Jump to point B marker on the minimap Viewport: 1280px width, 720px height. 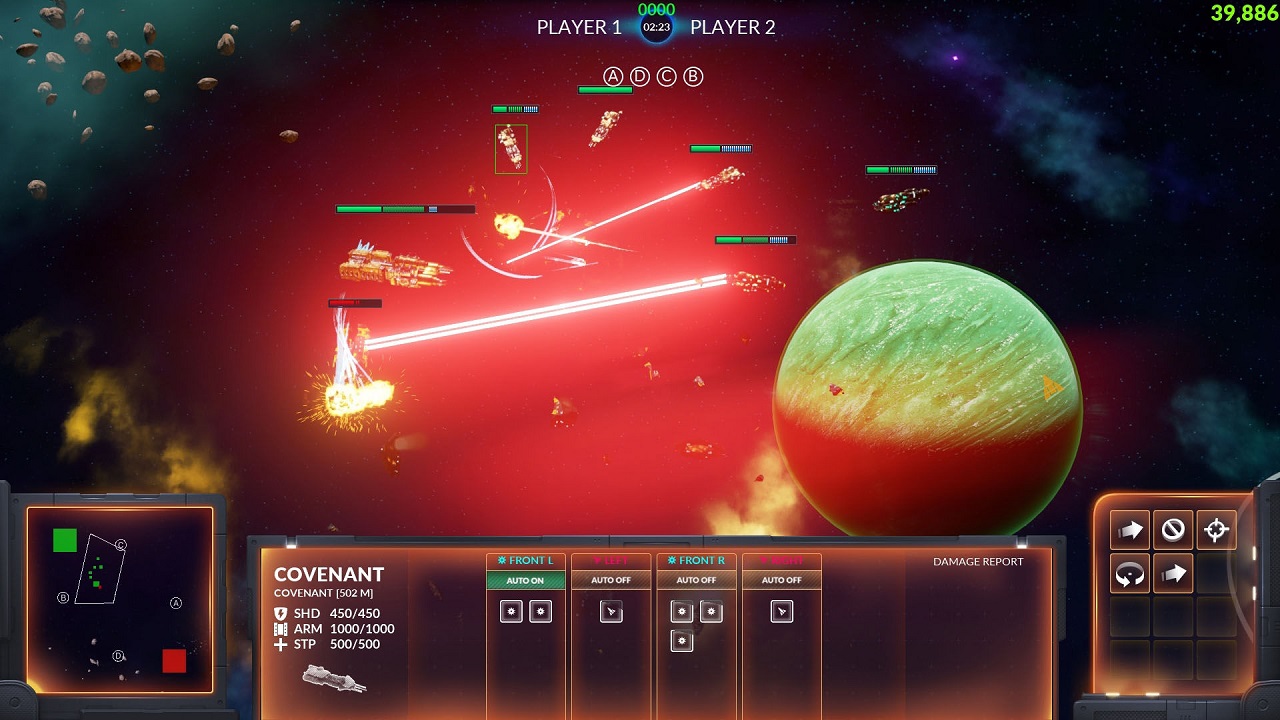63,598
